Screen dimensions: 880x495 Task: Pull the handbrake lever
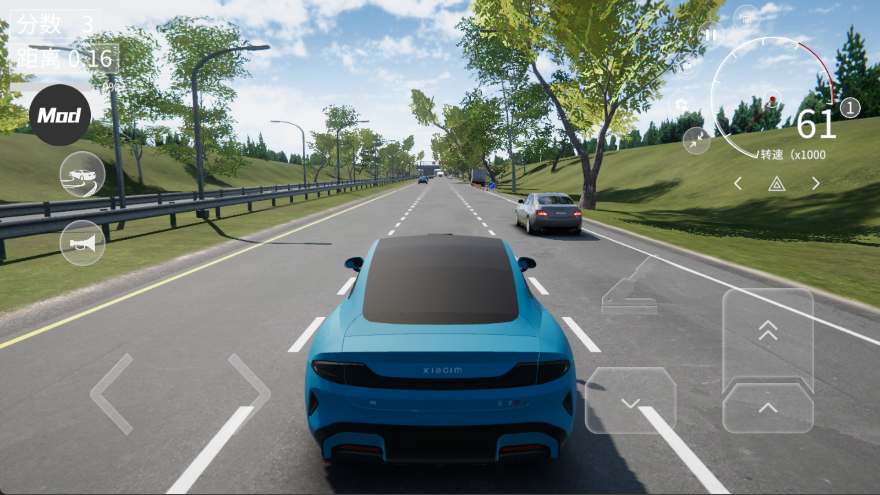tap(630, 287)
